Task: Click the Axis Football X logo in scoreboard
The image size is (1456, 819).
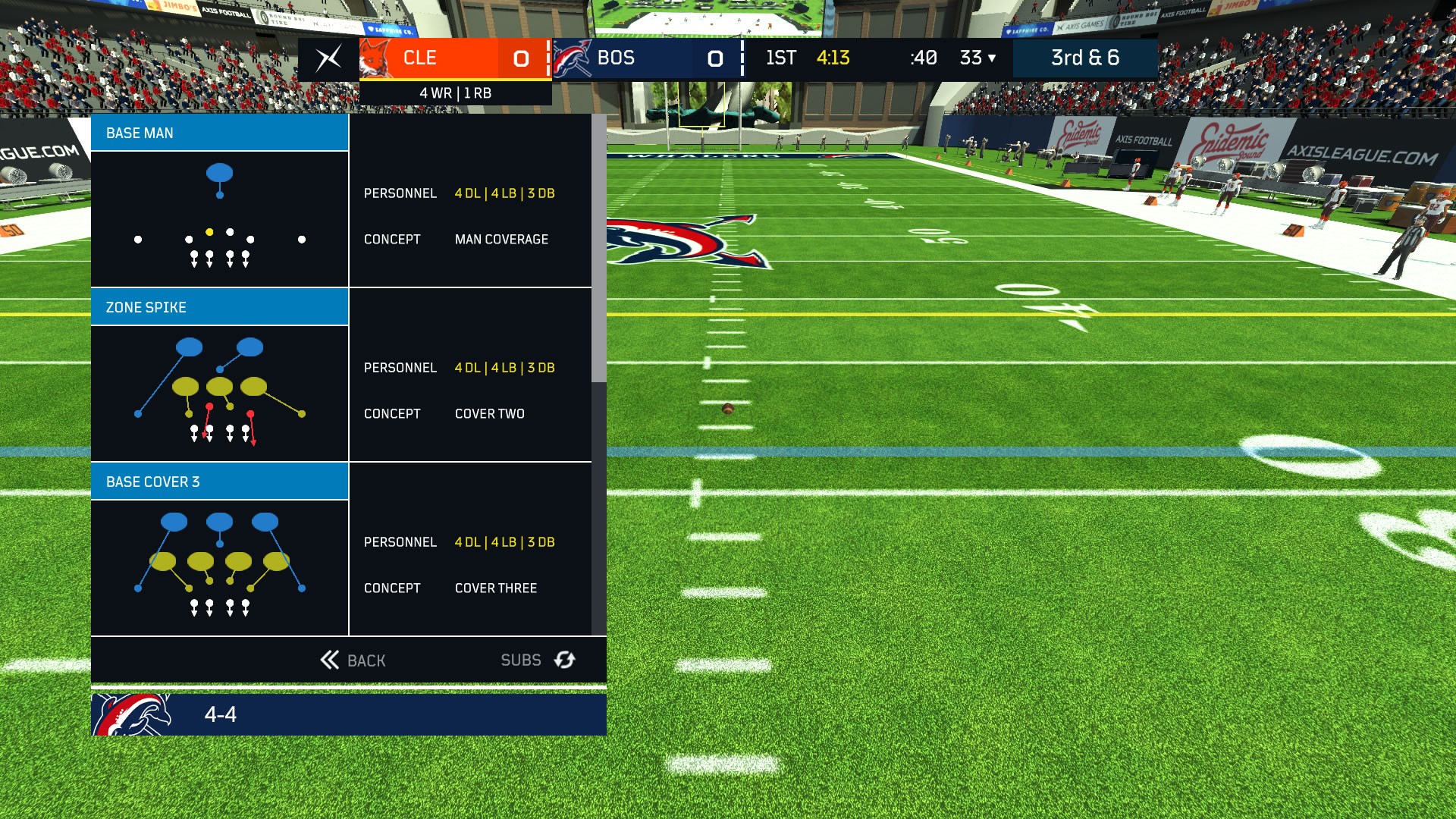Action: (x=326, y=58)
